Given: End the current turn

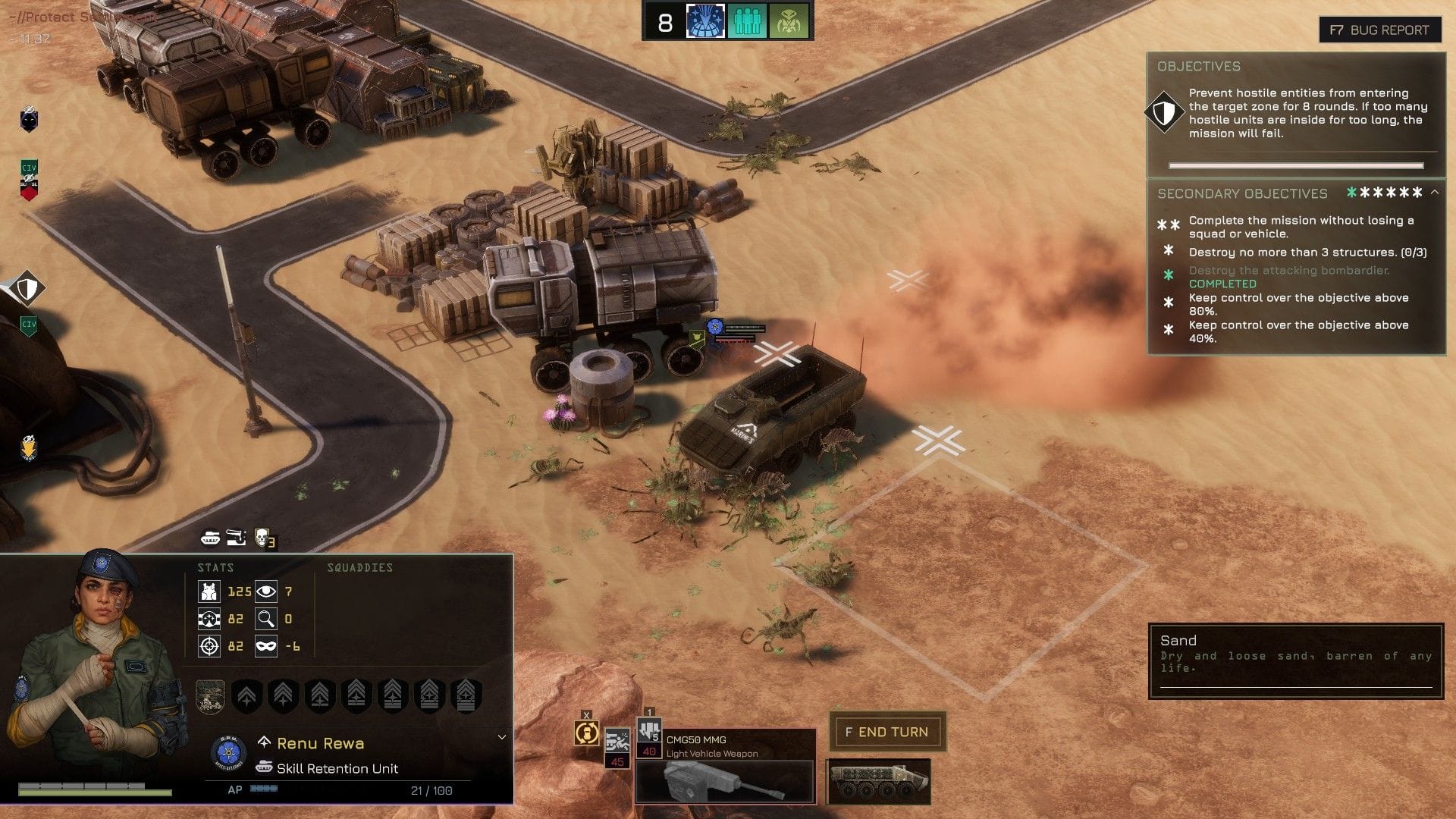Looking at the screenshot, I should (886, 732).
